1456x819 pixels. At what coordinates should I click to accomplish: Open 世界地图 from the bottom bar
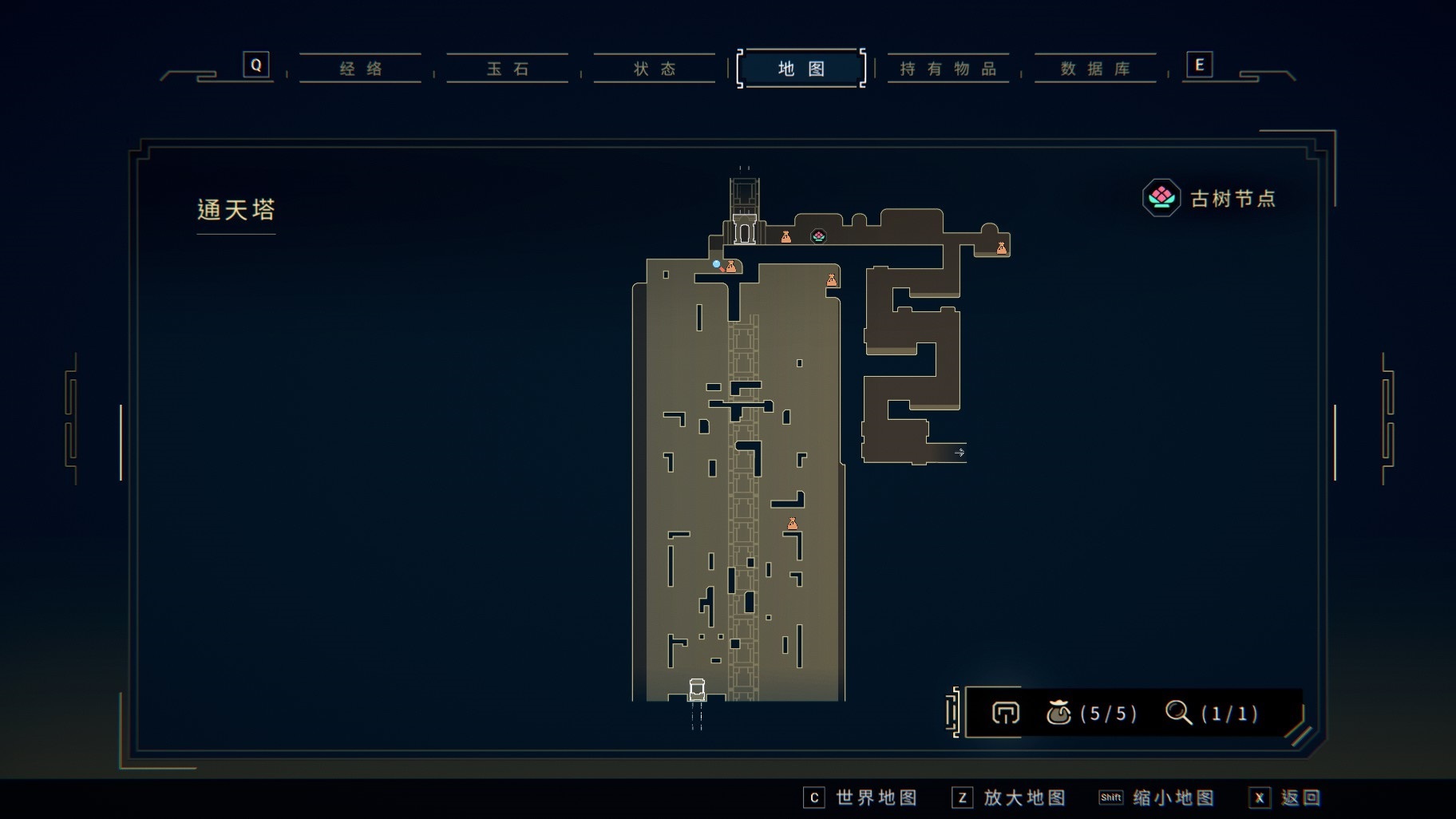[x=861, y=797]
